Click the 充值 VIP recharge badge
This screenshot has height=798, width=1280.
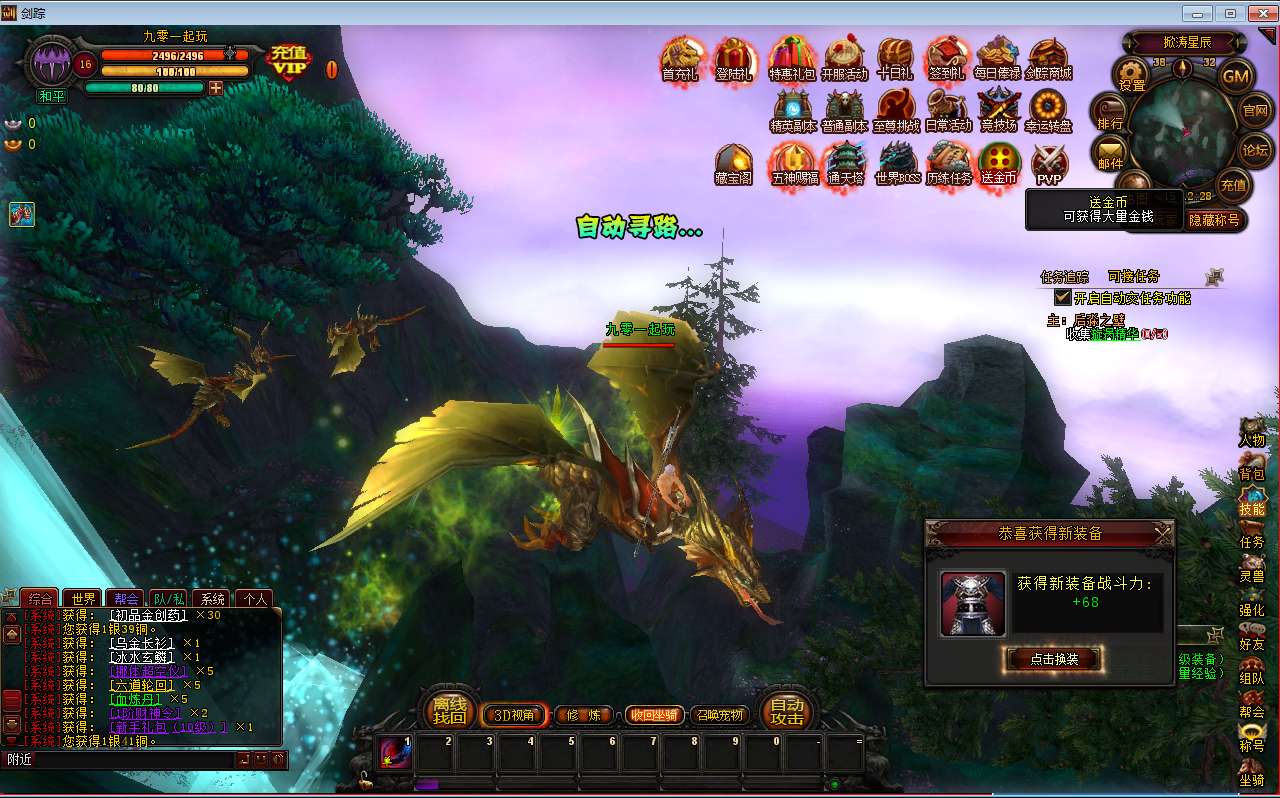coord(290,61)
